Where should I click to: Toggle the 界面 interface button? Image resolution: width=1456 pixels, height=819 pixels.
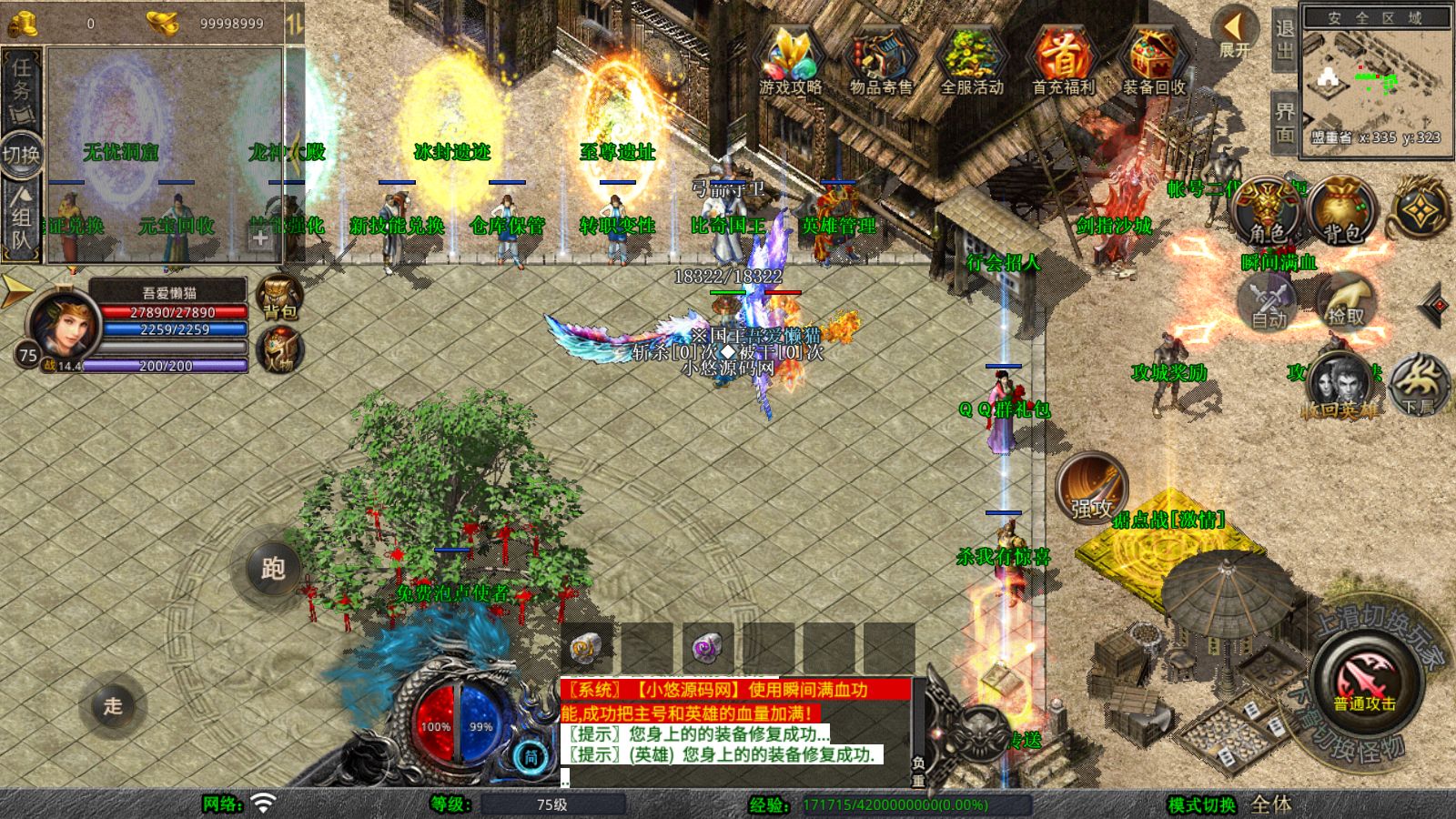point(1284,123)
